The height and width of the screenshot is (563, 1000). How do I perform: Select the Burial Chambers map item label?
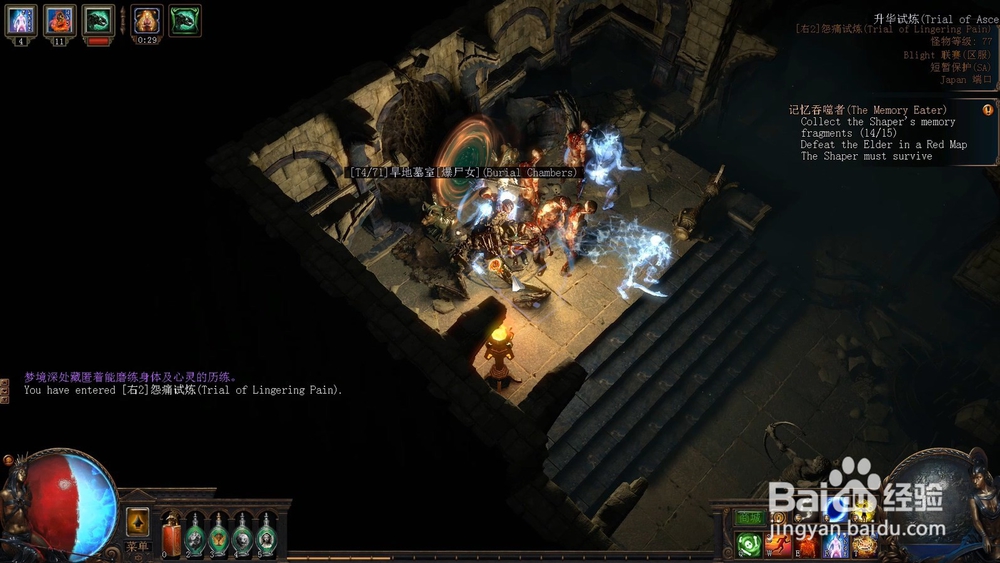tap(462, 173)
